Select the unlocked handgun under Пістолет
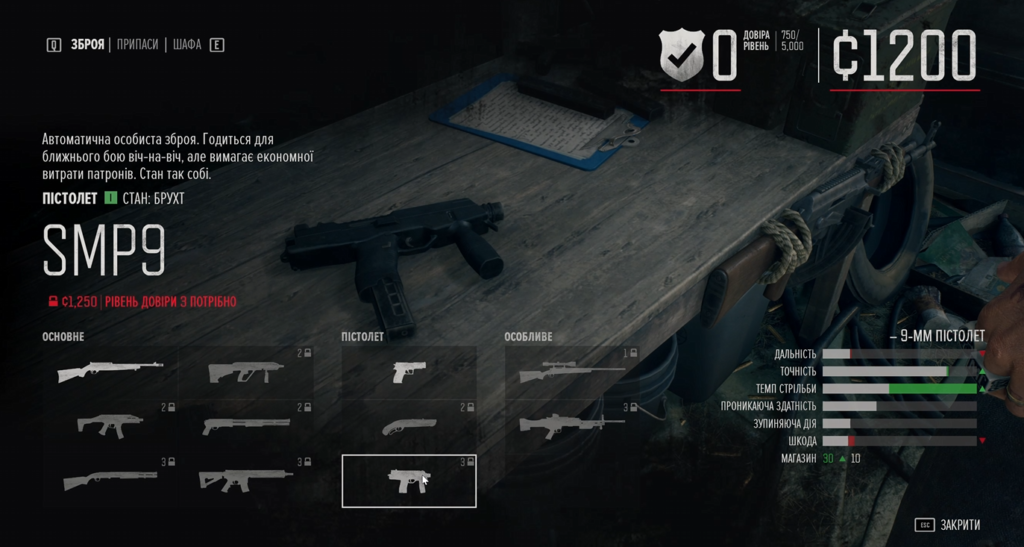The width and height of the screenshot is (1024, 547). click(x=409, y=371)
